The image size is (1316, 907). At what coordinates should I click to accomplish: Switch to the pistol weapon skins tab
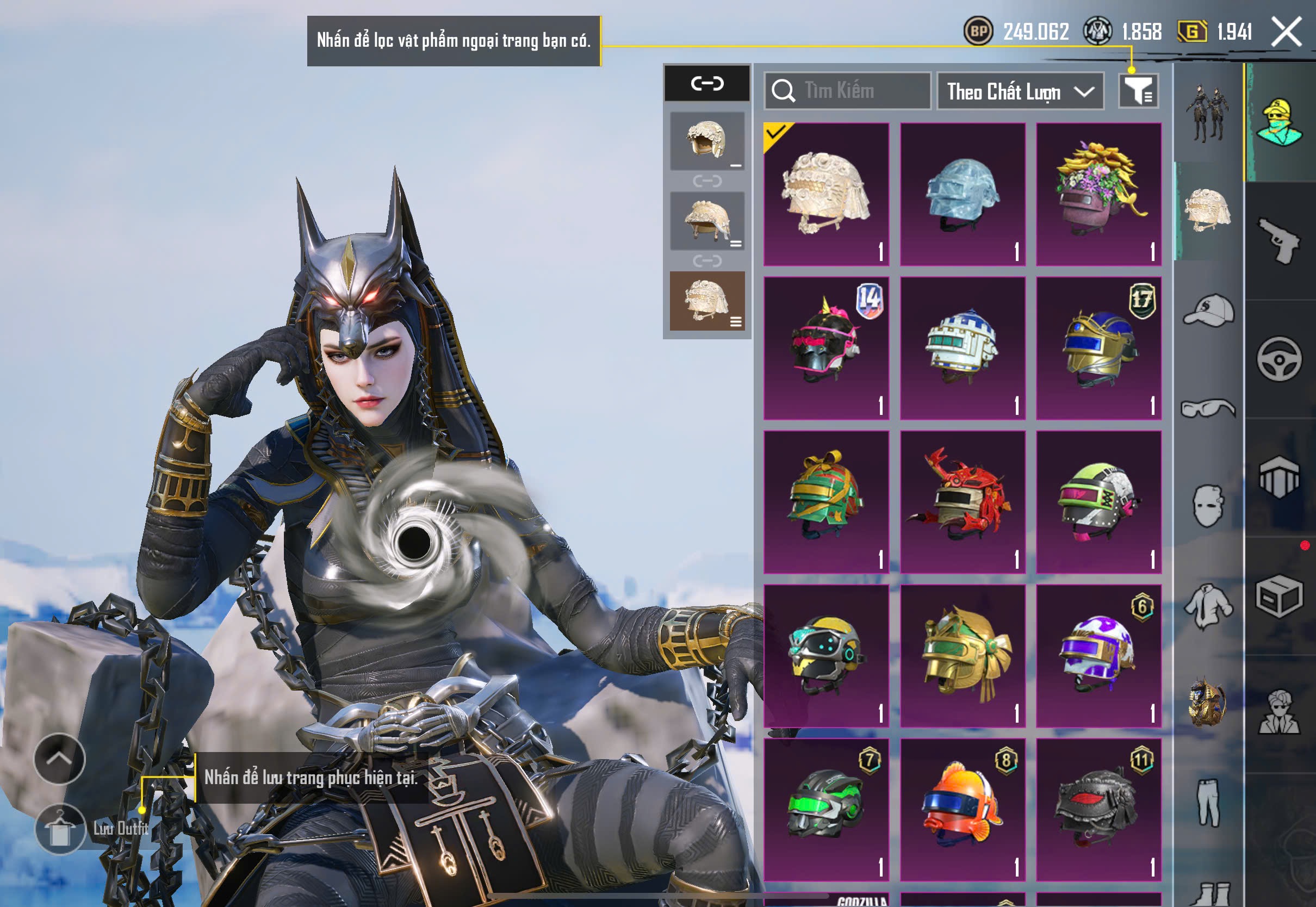[x=1279, y=241]
